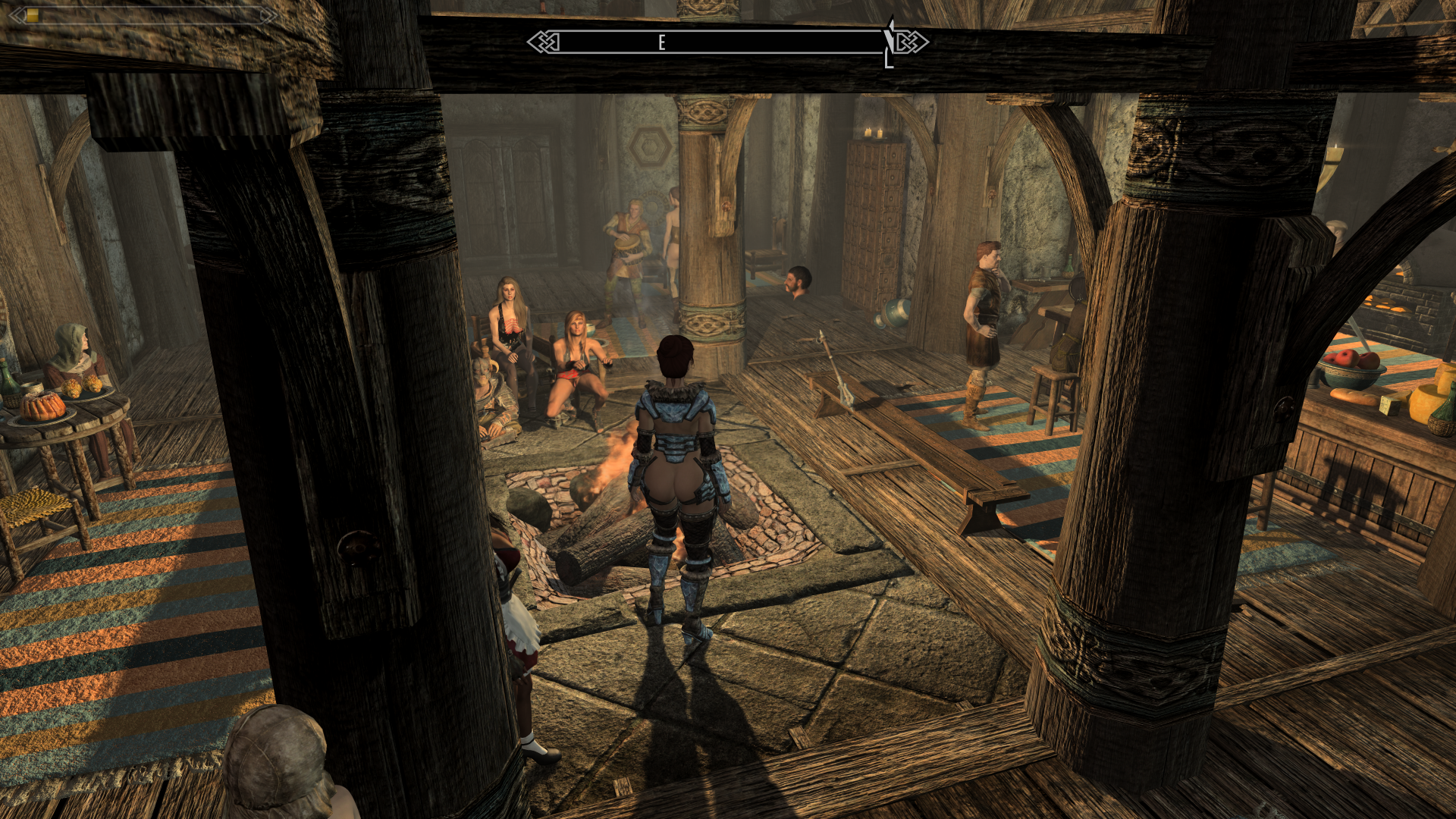Click the compass bar at the top

click(x=726, y=42)
